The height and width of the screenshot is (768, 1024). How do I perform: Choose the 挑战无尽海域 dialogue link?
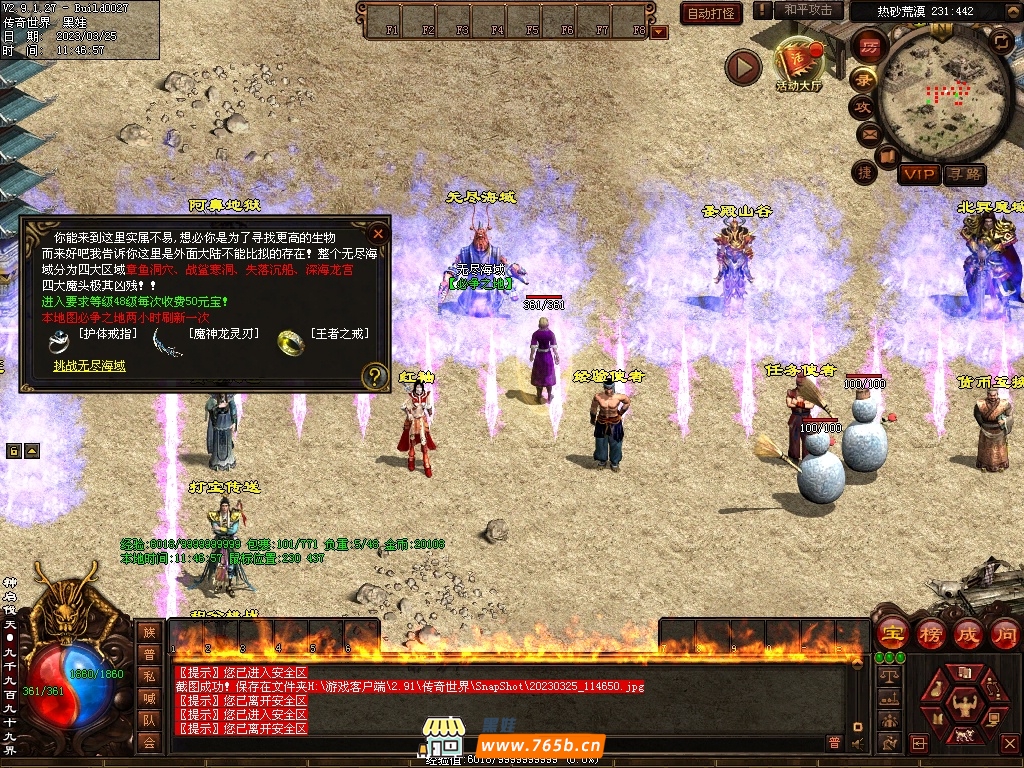click(x=90, y=366)
